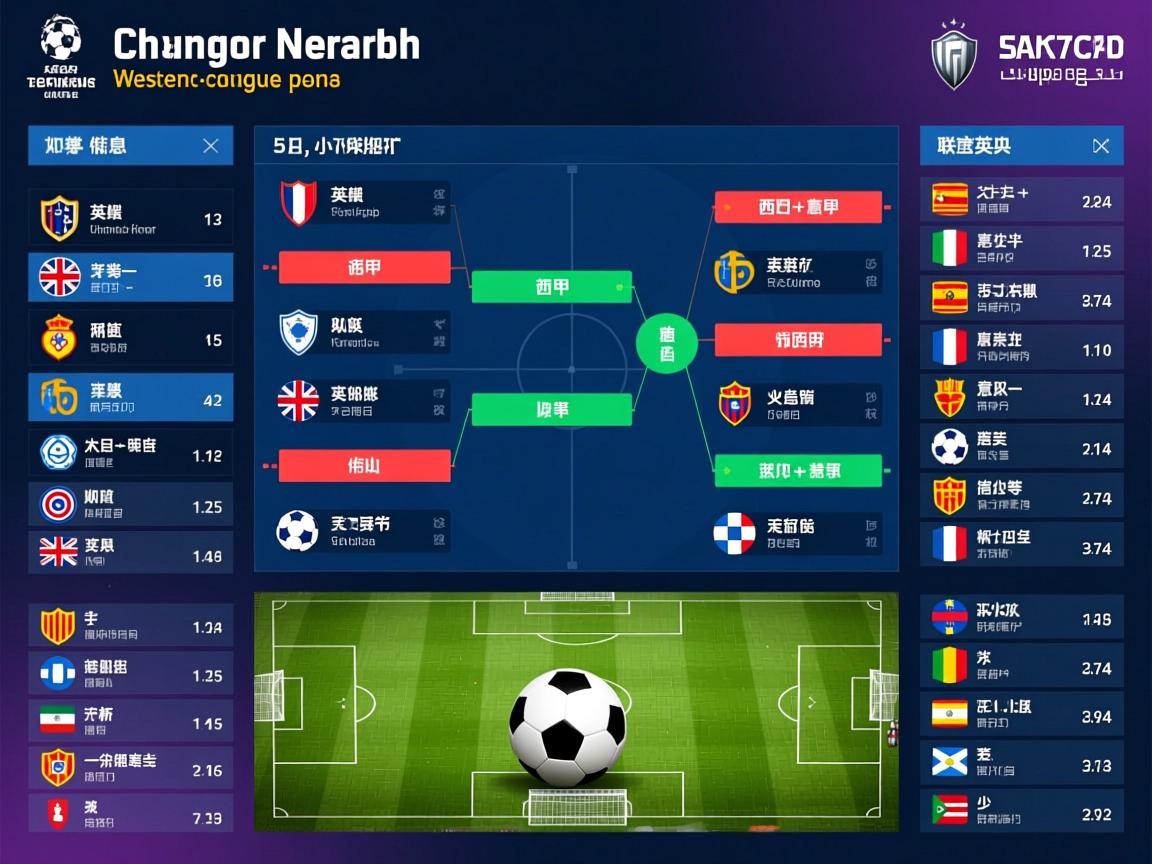Open the row with odds 3.94
Image resolution: width=1152 pixels, height=864 pixels.
click(x=1021, y=714)
